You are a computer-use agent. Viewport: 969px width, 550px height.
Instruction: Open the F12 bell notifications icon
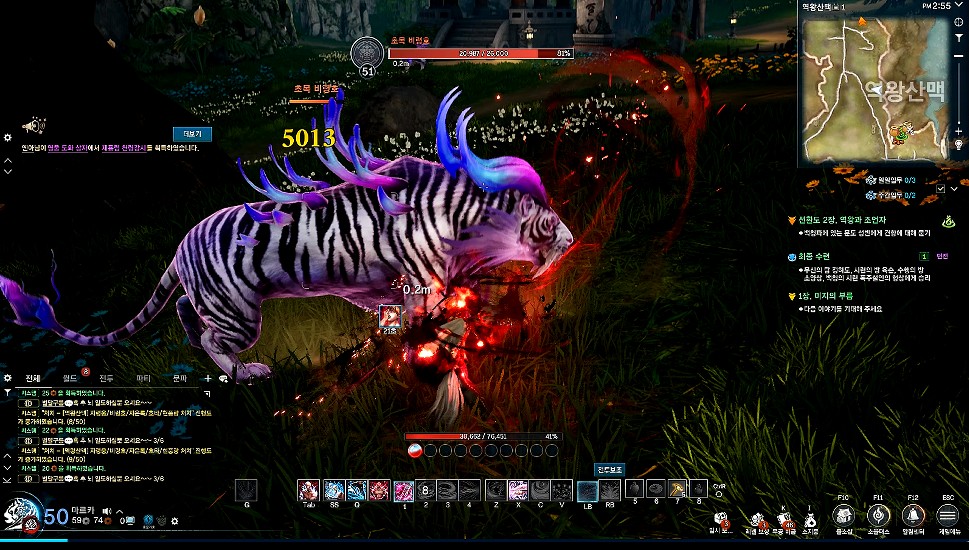(x=912, y=516)
